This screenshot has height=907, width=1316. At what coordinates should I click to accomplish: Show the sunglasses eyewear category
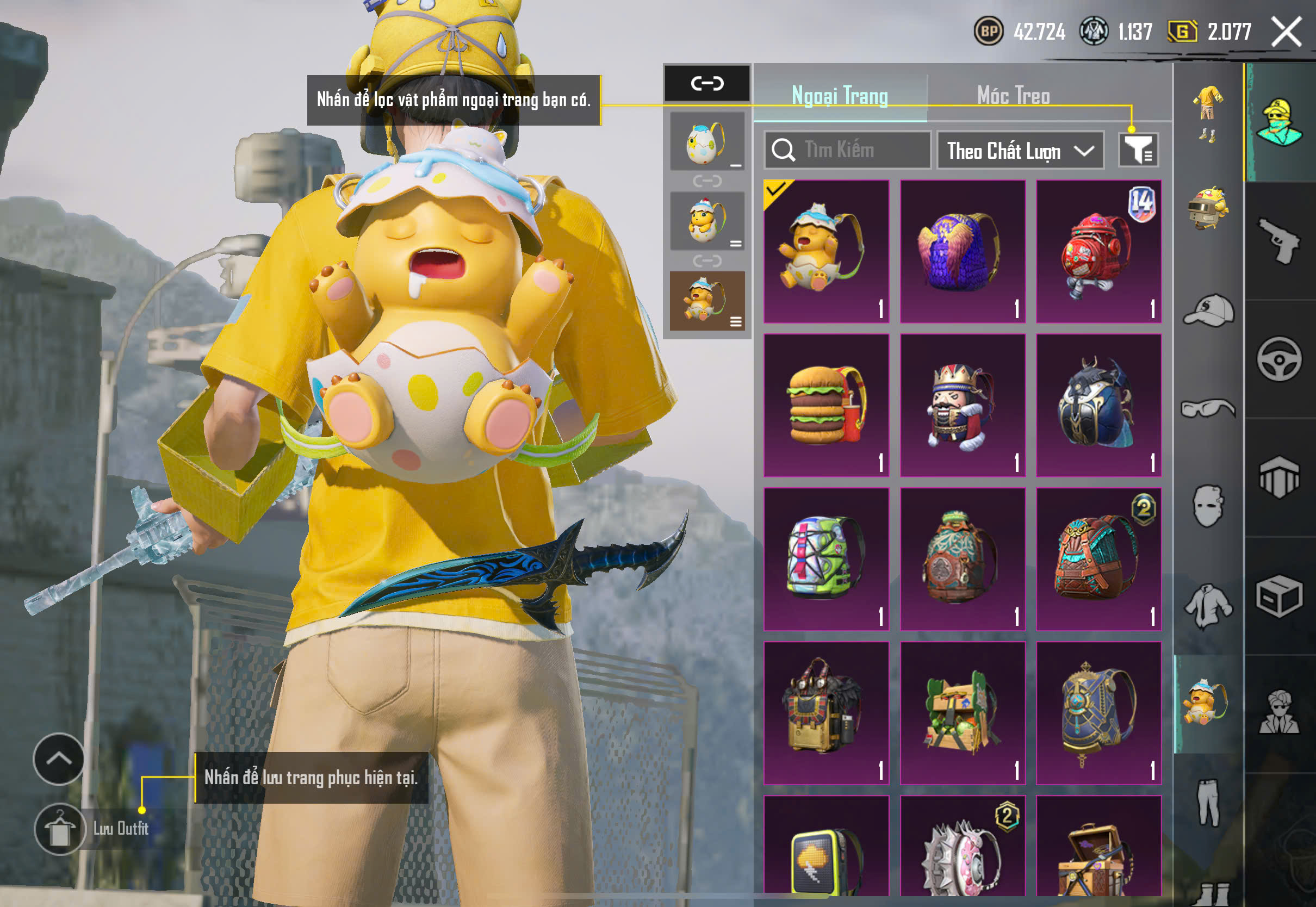(1209, 408)
